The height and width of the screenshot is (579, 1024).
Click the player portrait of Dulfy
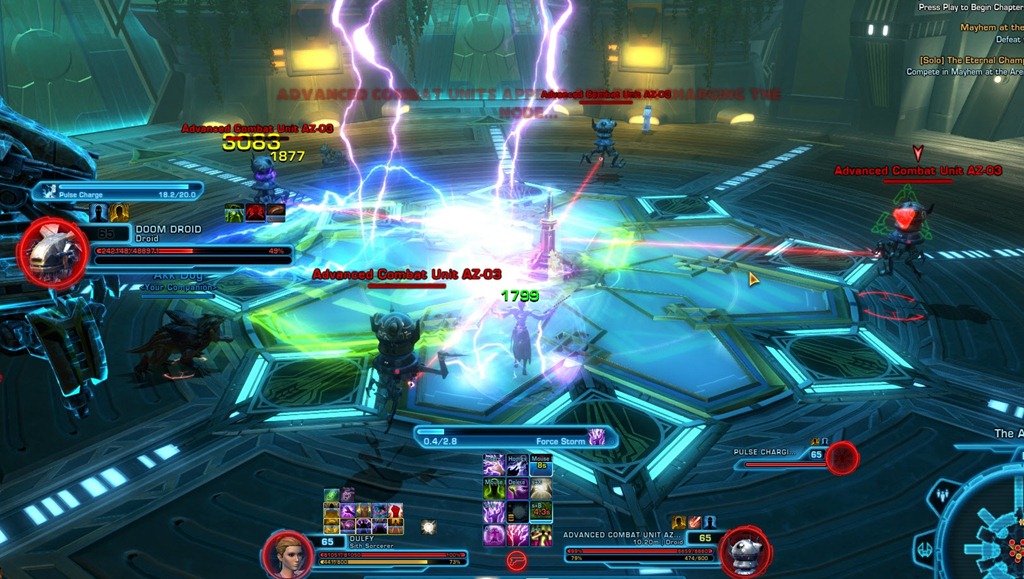click(286, 552)
